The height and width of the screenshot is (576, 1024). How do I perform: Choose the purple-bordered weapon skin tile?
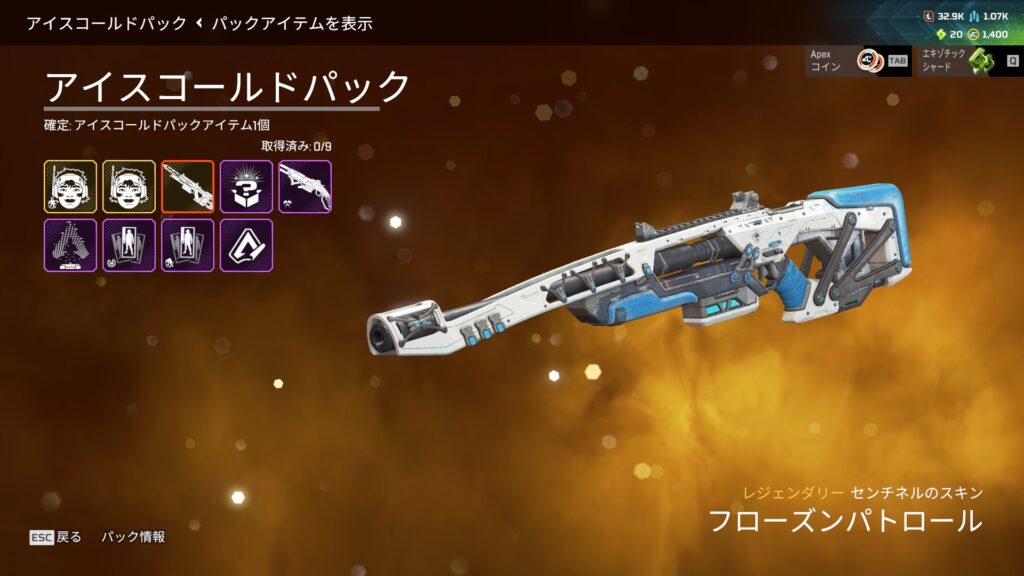click(305, 186)
